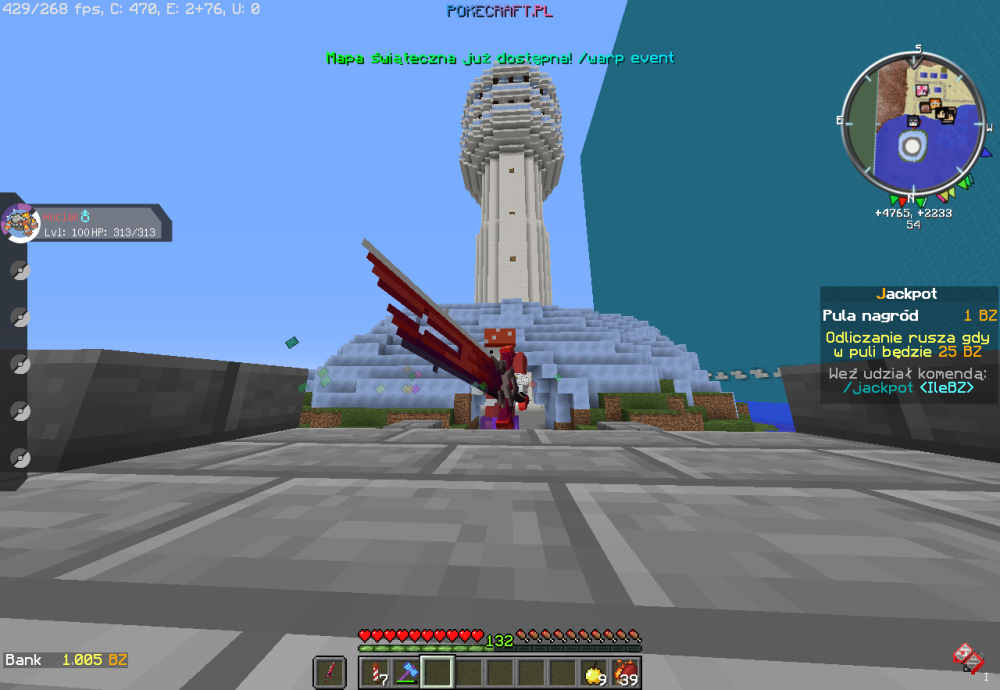Image resolution: width=1000 pixels, height=690 pixels.
Task: Select the firework rocket hotbar slot
Action: coord(375,672)
